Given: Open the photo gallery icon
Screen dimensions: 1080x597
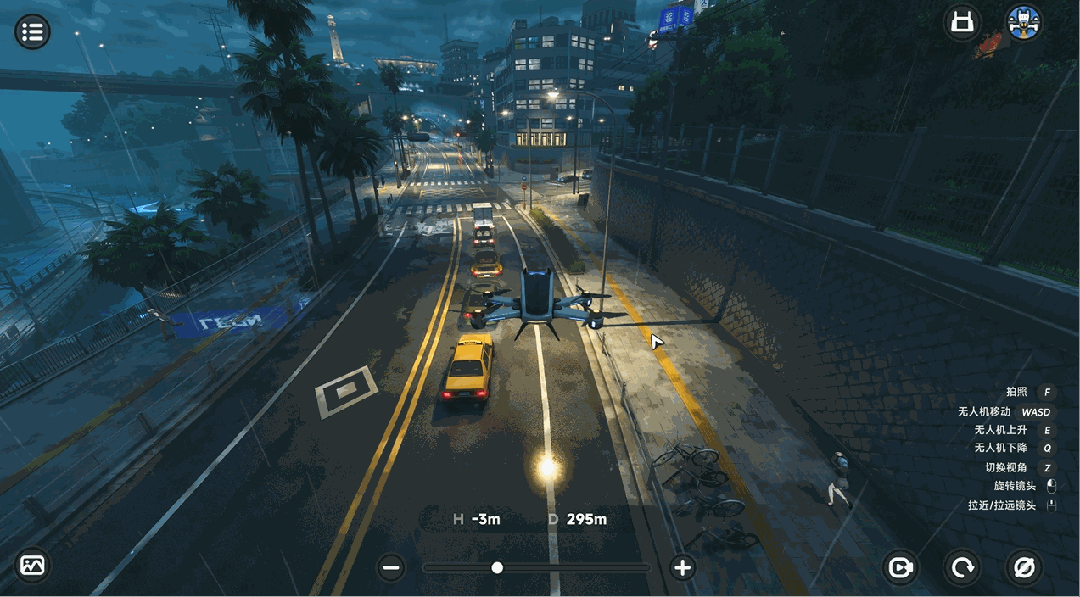Looking at the screenshot, I should coord(33,566).
